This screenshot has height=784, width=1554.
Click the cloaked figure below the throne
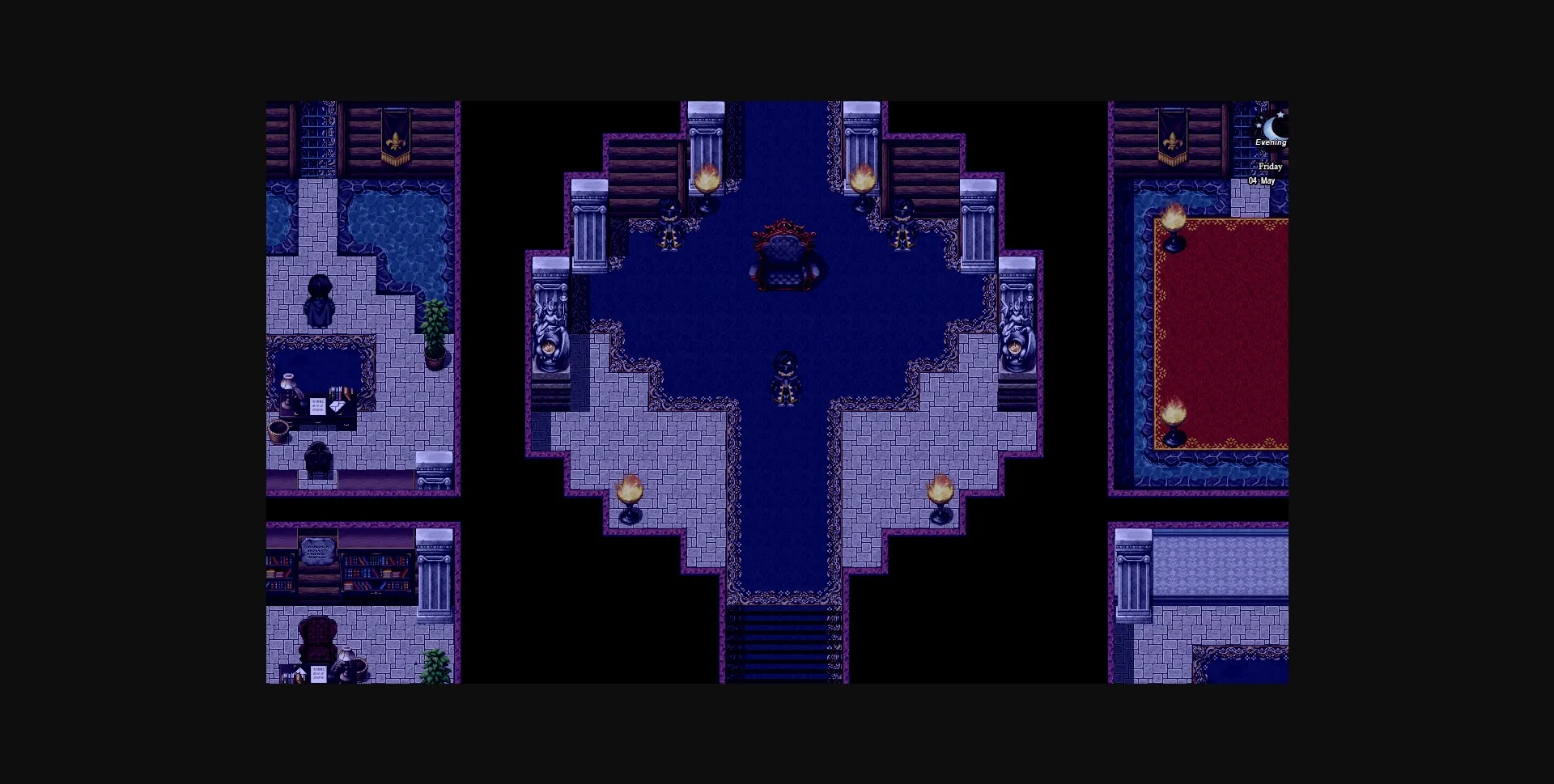(x=785, y=380)
